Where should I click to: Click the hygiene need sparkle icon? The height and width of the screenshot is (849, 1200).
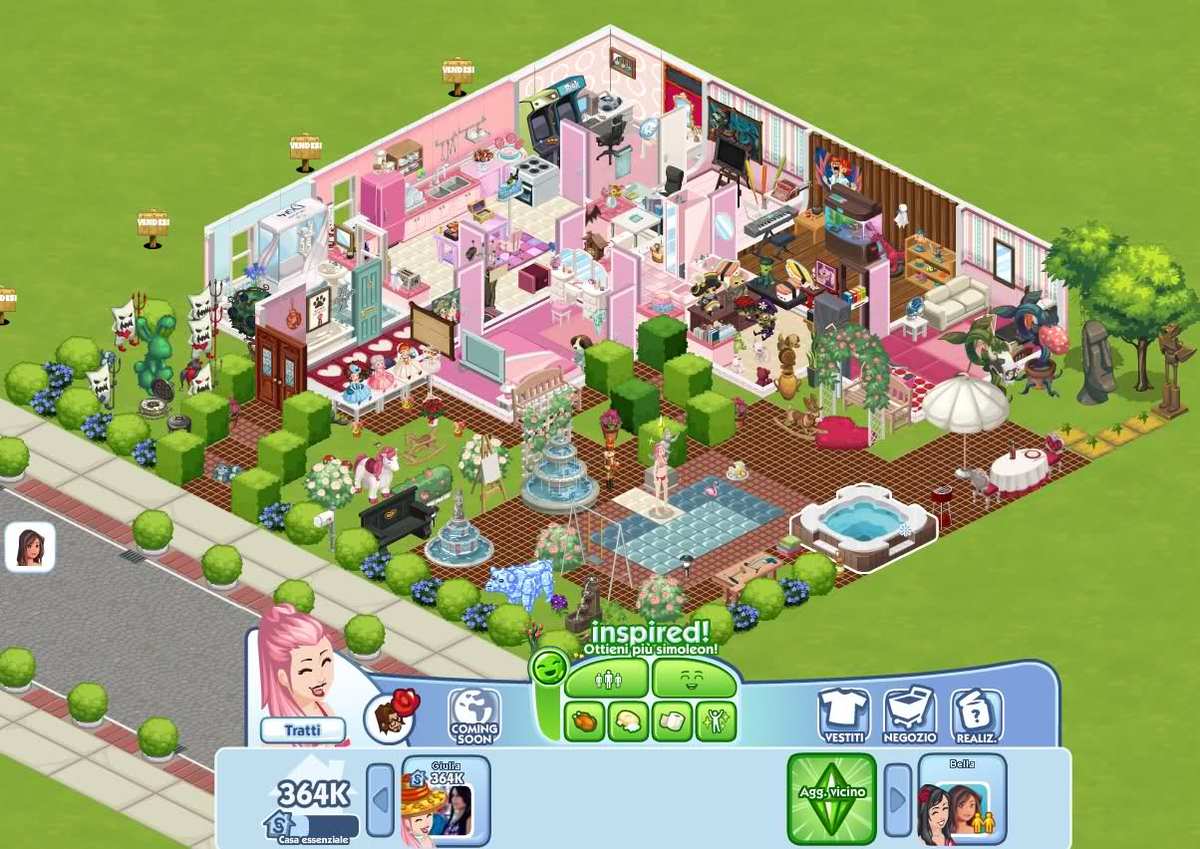[x=716, y=721]
